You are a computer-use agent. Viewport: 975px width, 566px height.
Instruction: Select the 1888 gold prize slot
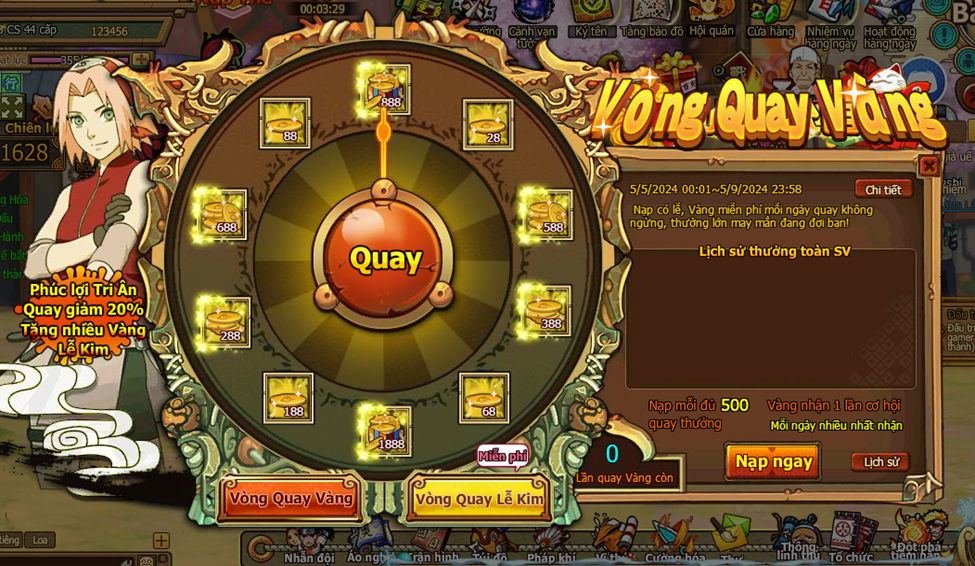385,431
